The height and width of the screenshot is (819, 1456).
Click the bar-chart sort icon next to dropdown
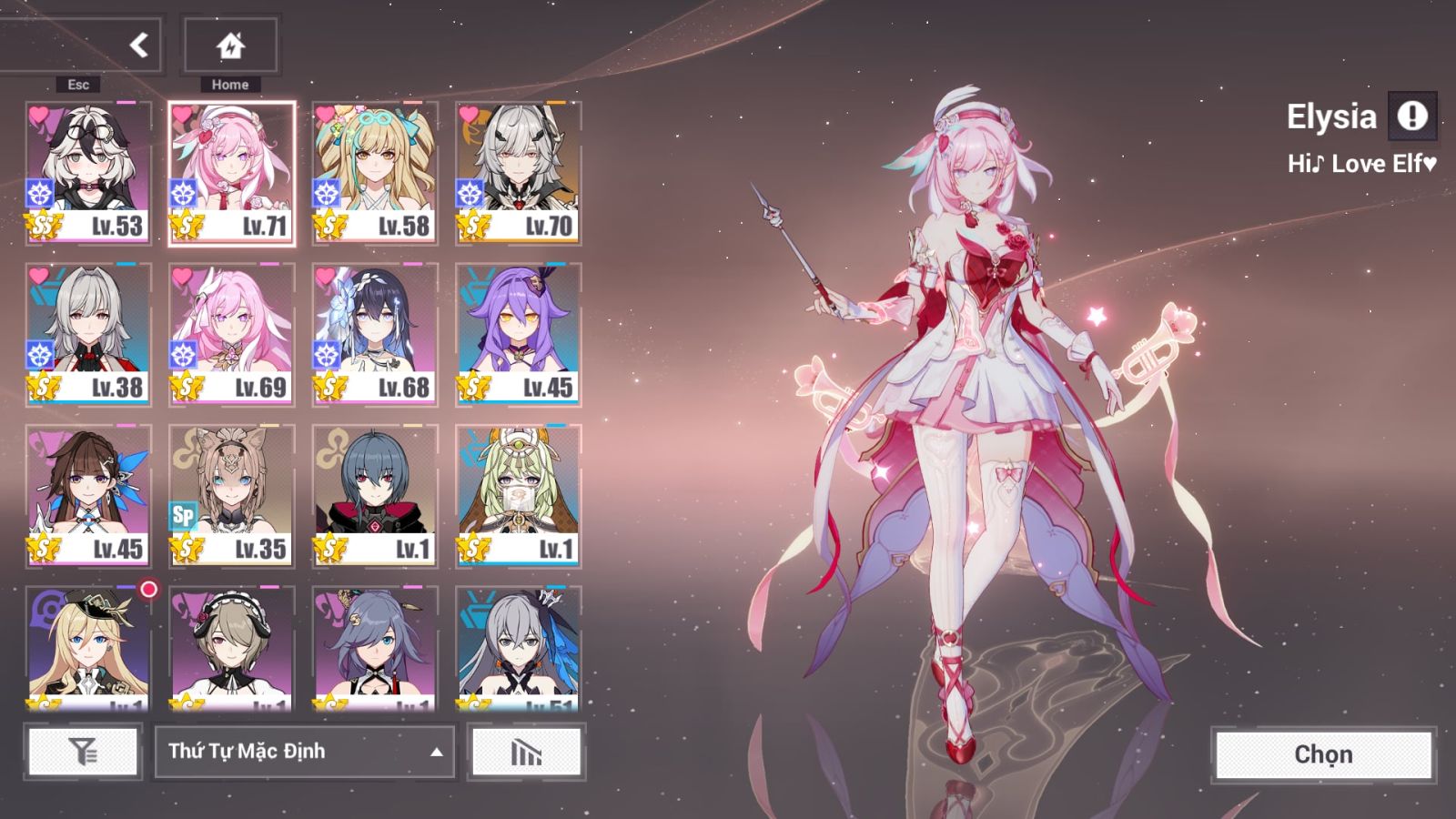coord(526,753)
